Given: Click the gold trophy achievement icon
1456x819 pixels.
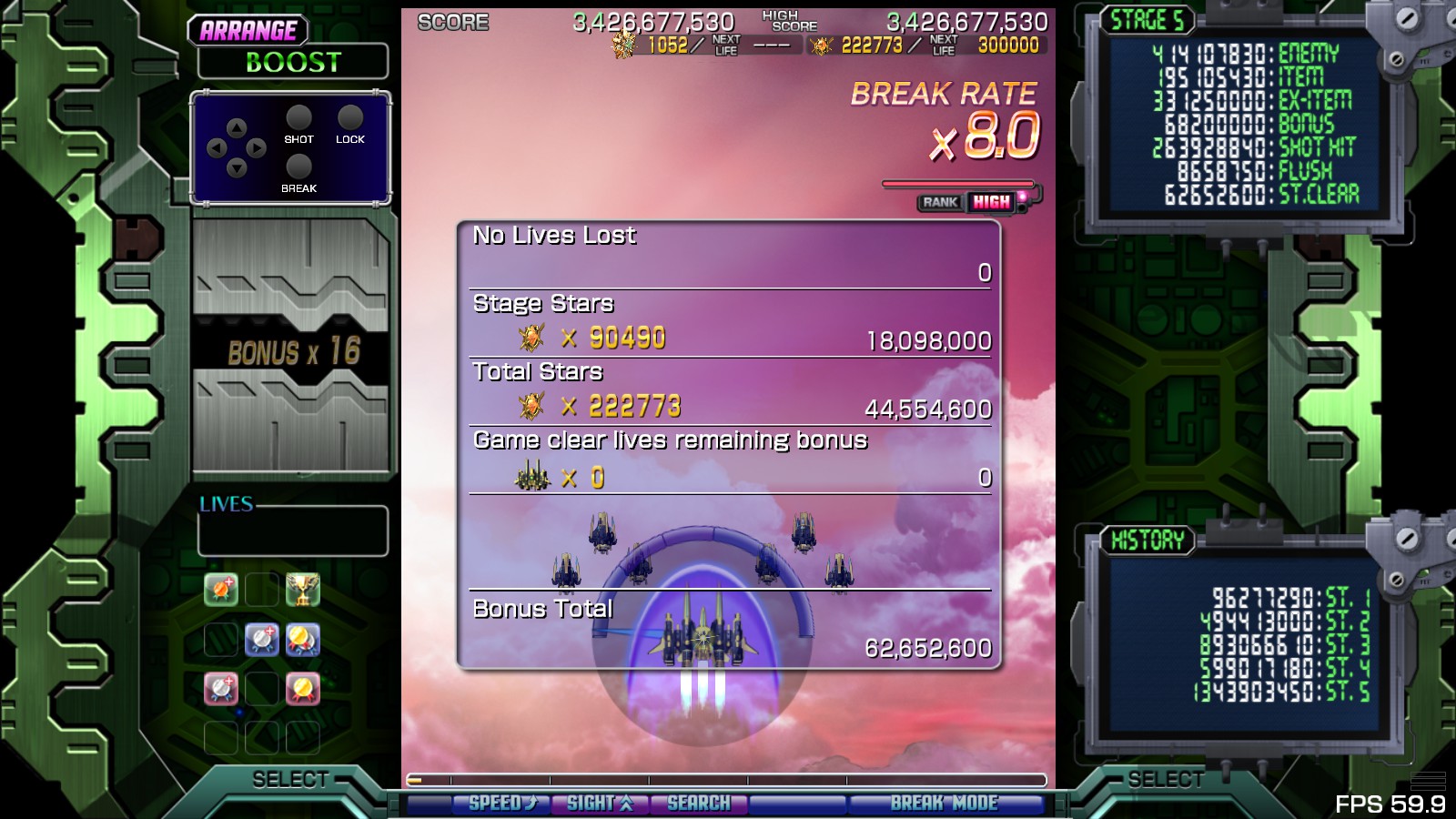Looking at the screenshot, I should 302,591.
